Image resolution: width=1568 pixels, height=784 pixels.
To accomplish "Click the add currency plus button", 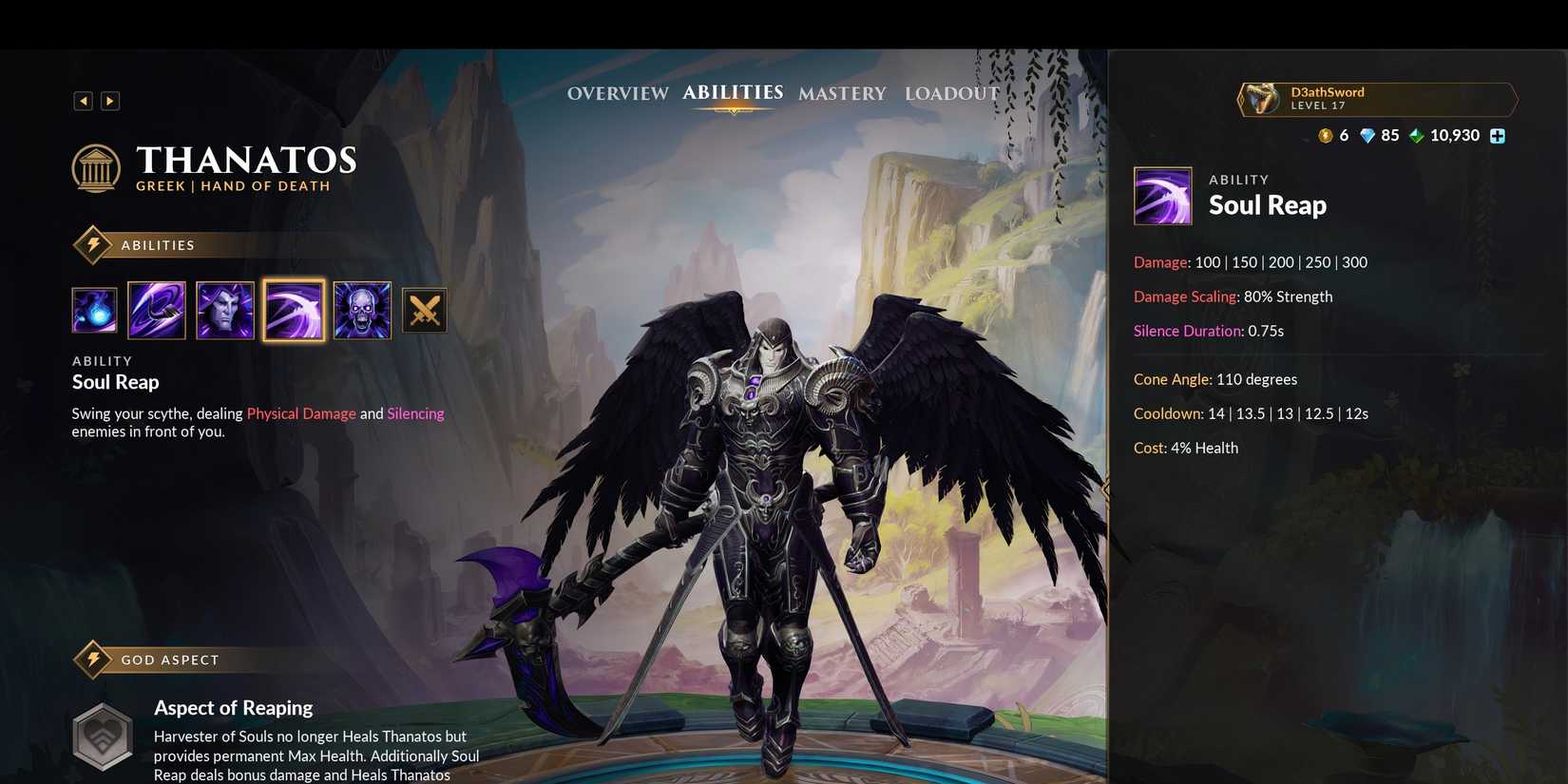I will 1499,135.
